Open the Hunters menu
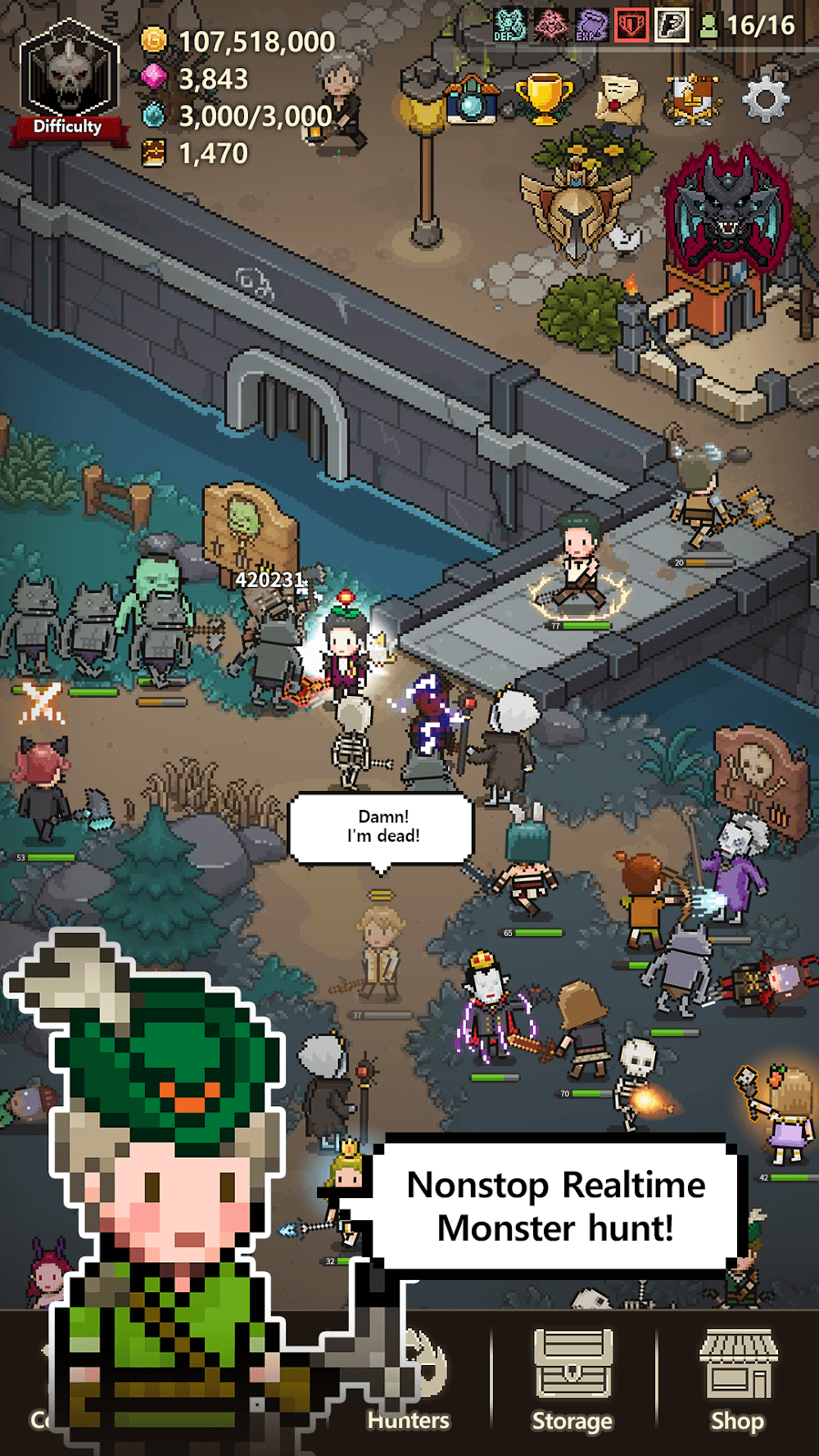This screenshot has width=819, height=1456. pos(409,1384)
